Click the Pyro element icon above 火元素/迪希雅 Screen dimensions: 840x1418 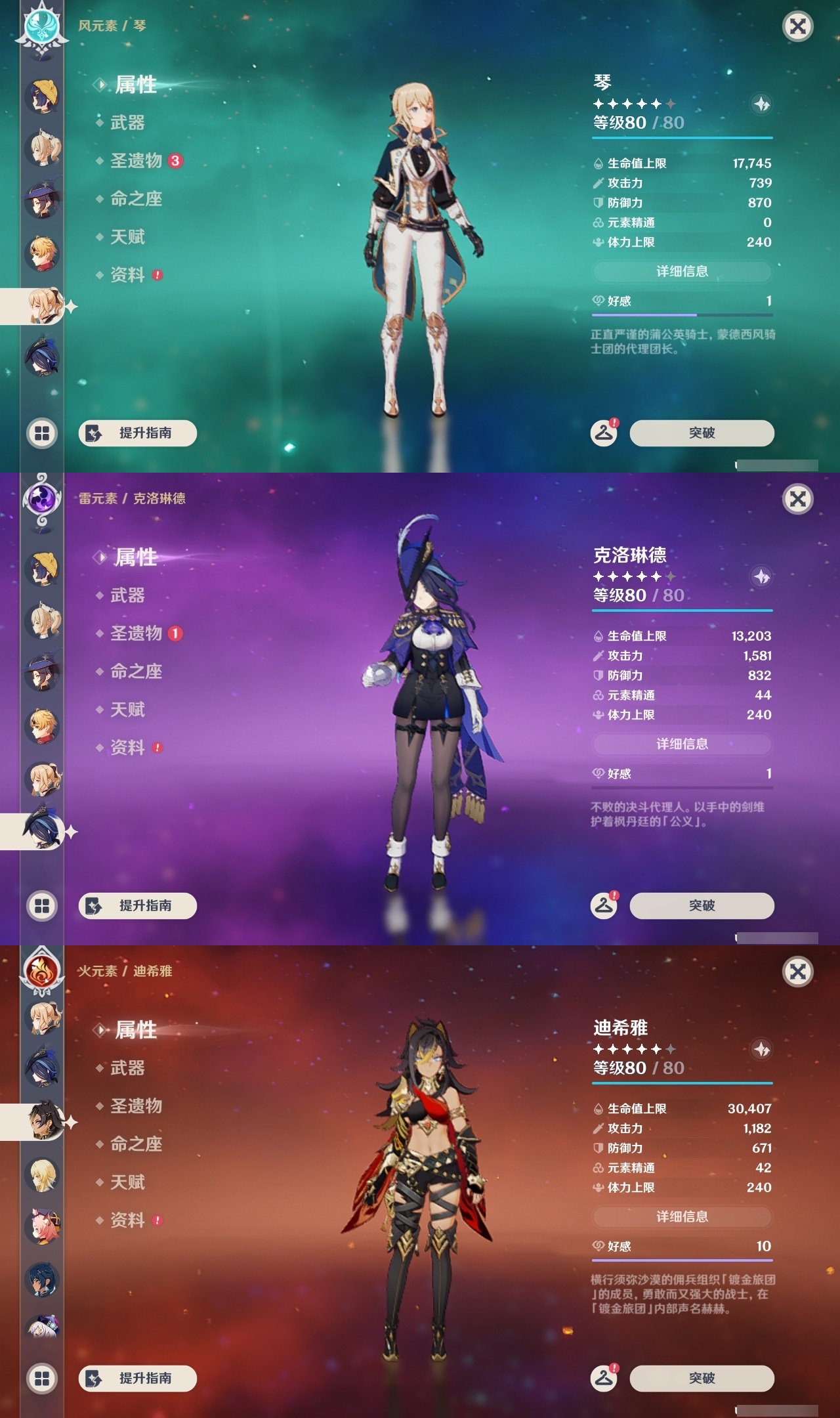point(42,973)
